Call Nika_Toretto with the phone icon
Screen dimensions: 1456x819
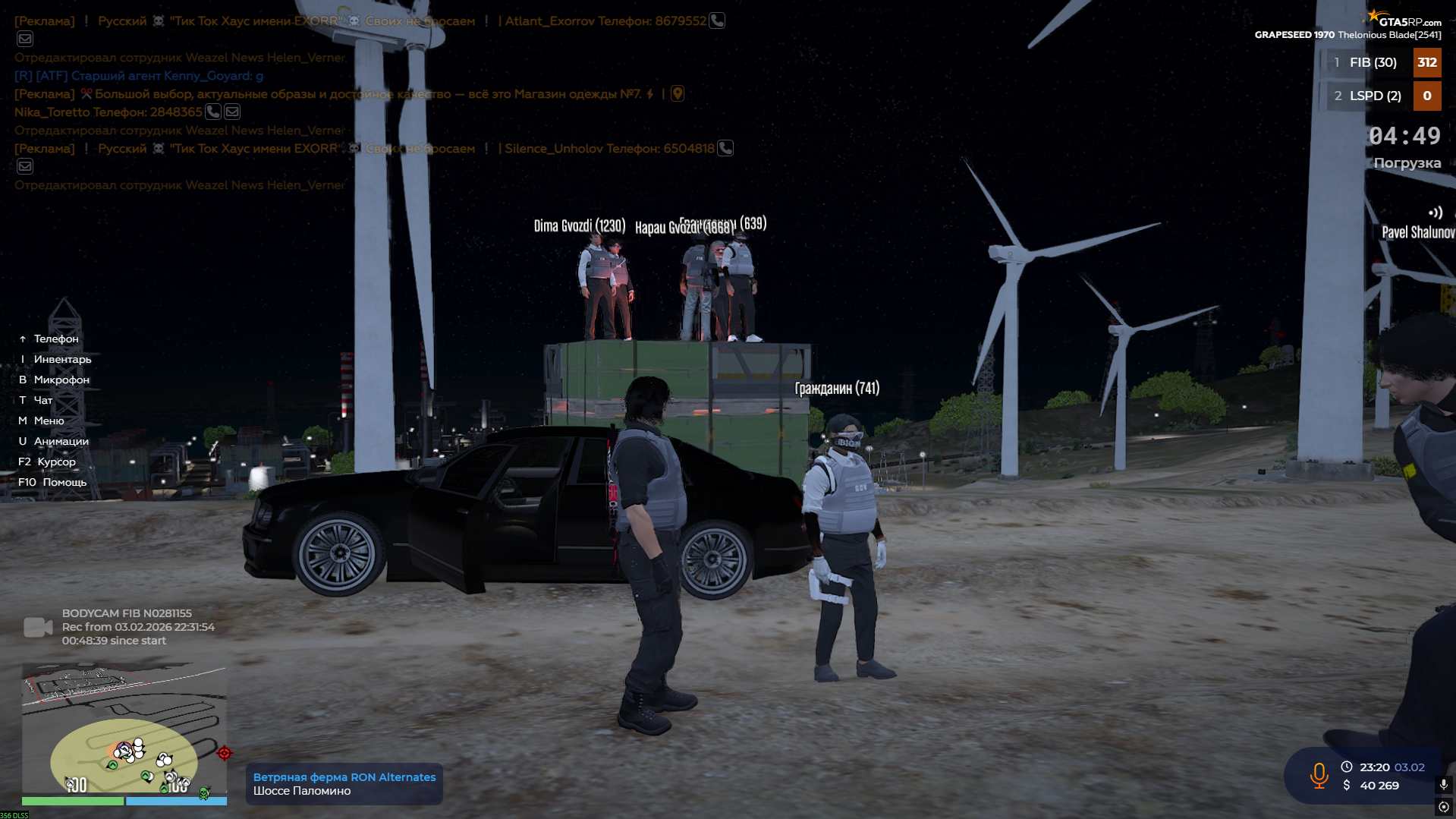click(213, 112)
